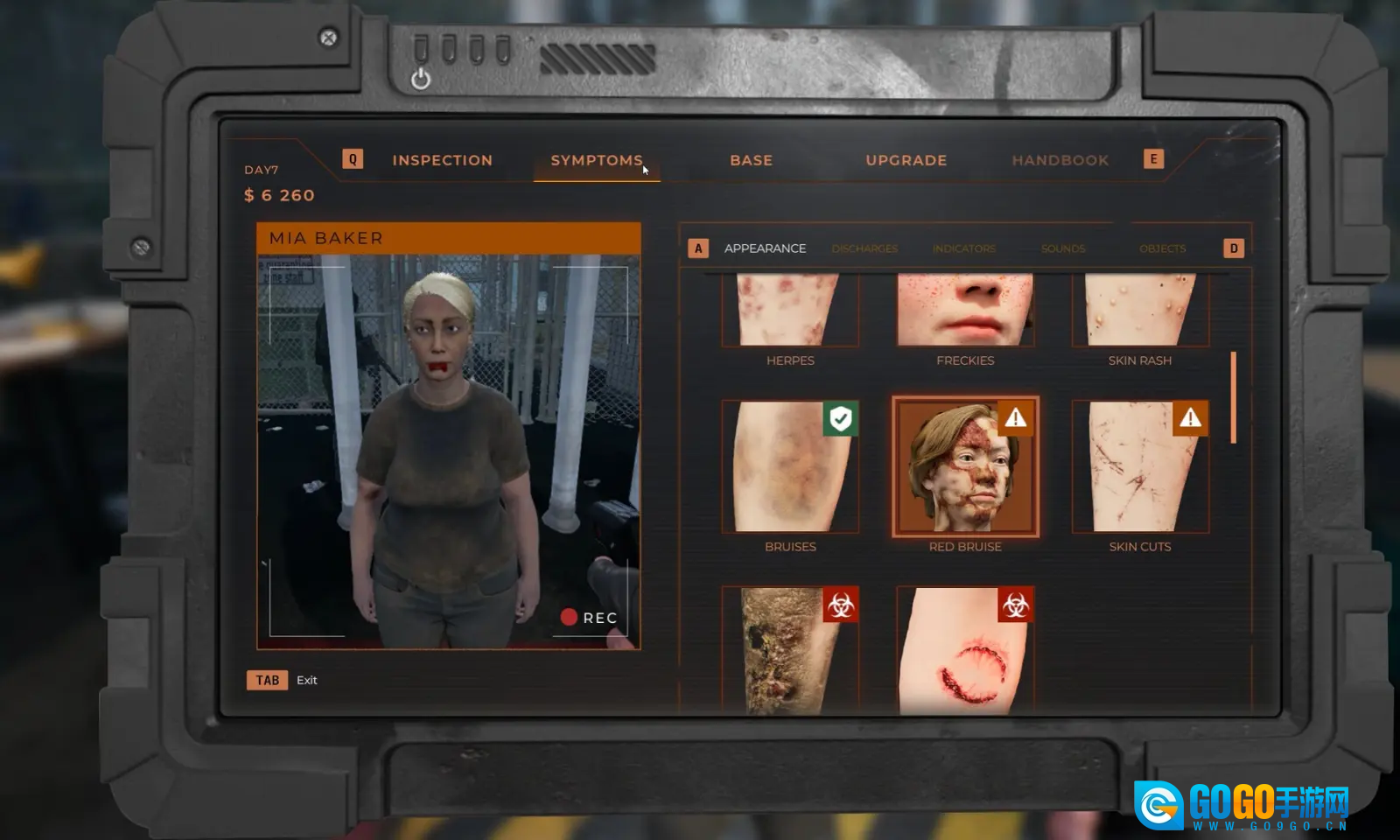1400x840 pixels.
Task: Go to the Base tab
Action: pyautogui.click(x=751, y=160)
